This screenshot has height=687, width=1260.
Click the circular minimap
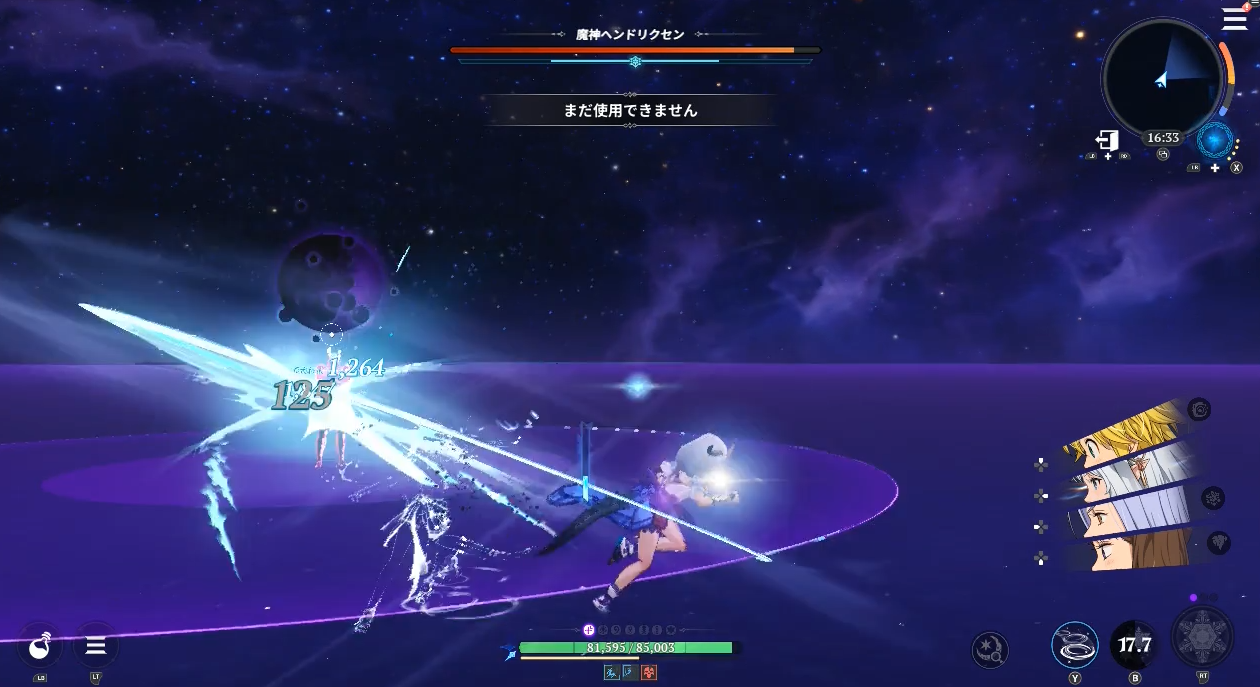(x=1162, y=77)
